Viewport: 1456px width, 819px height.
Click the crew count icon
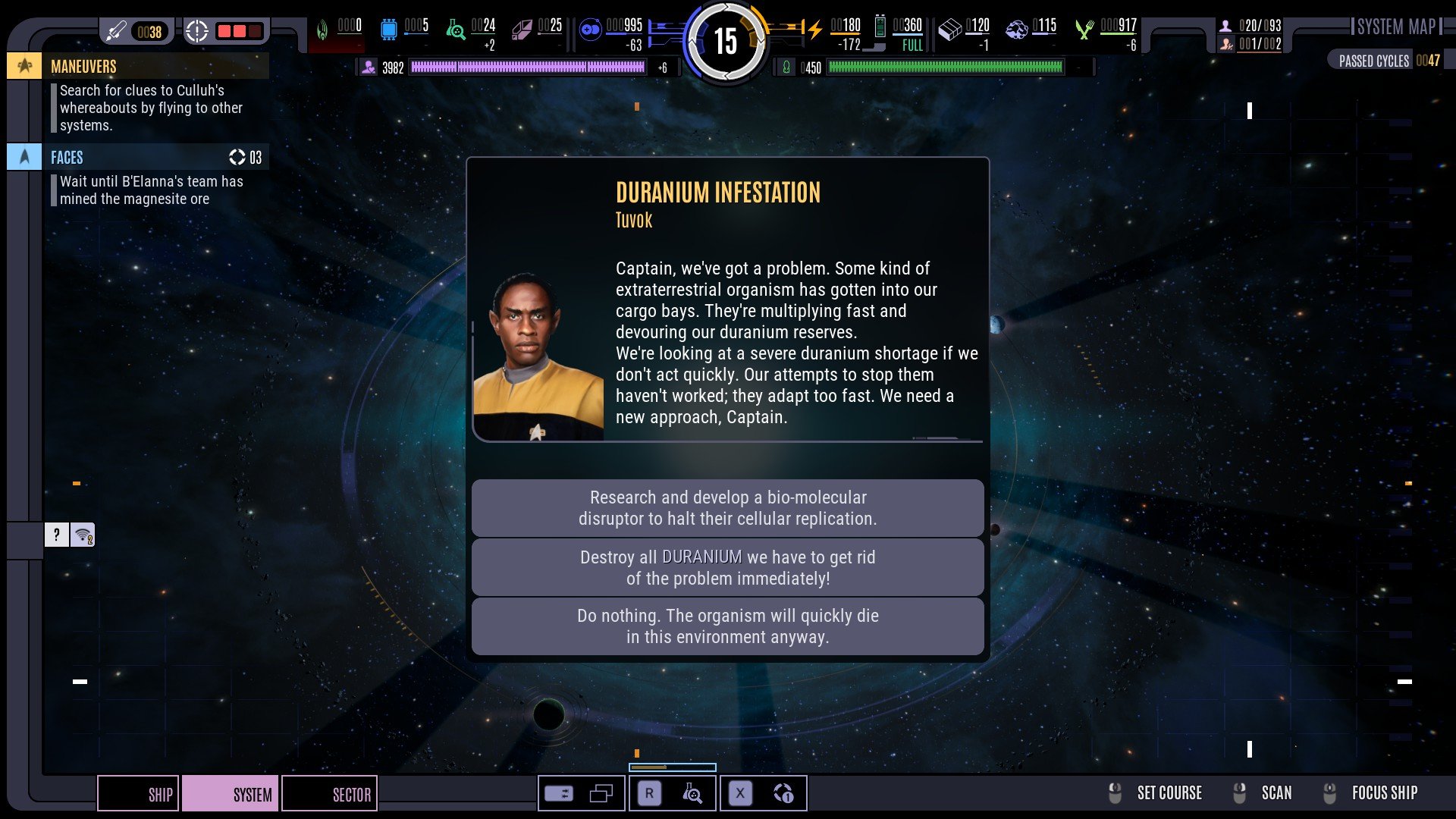pos(1225,26)
